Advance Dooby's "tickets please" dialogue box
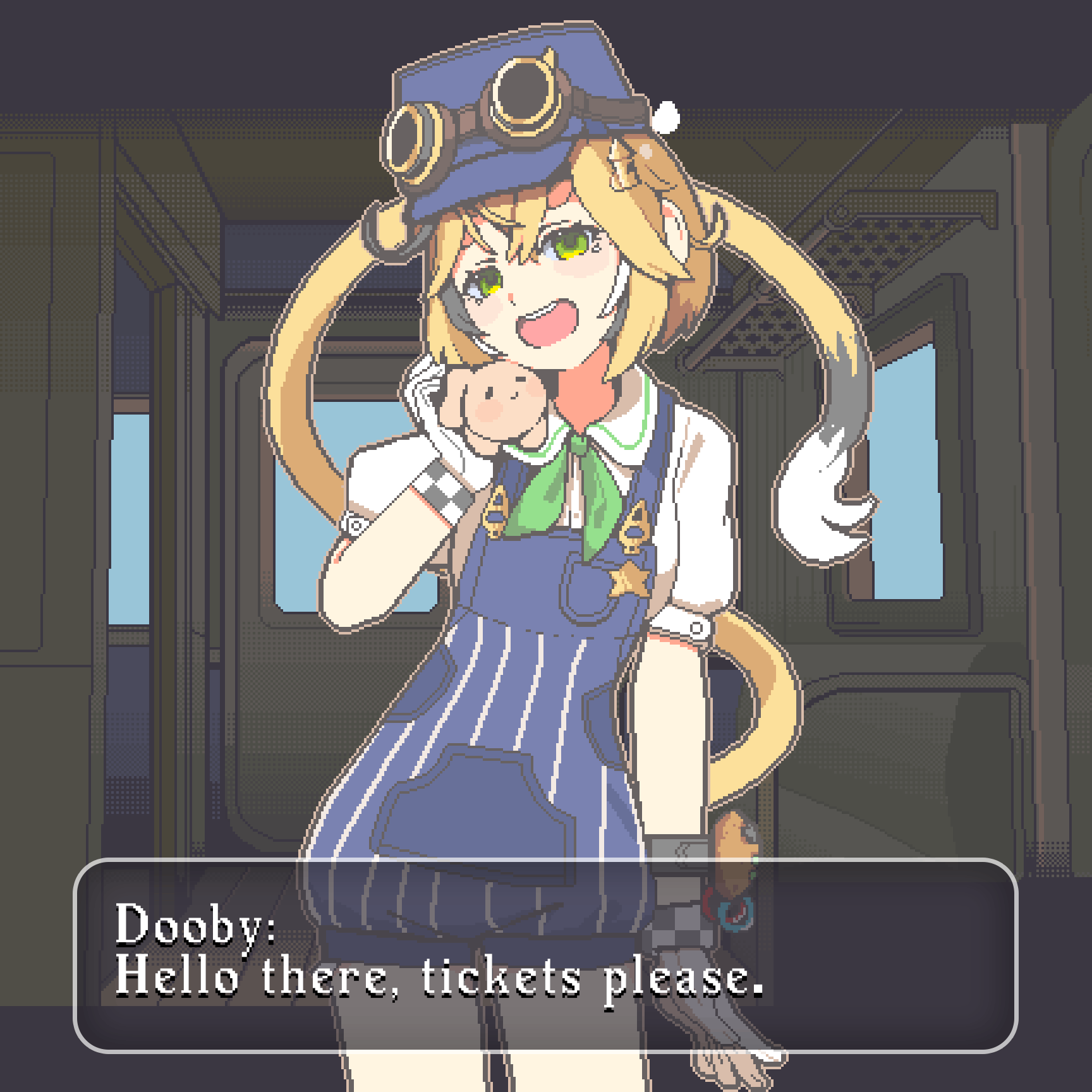Image resolution: width=1092 pixels, height=1092 pixels. coord(545,954)
